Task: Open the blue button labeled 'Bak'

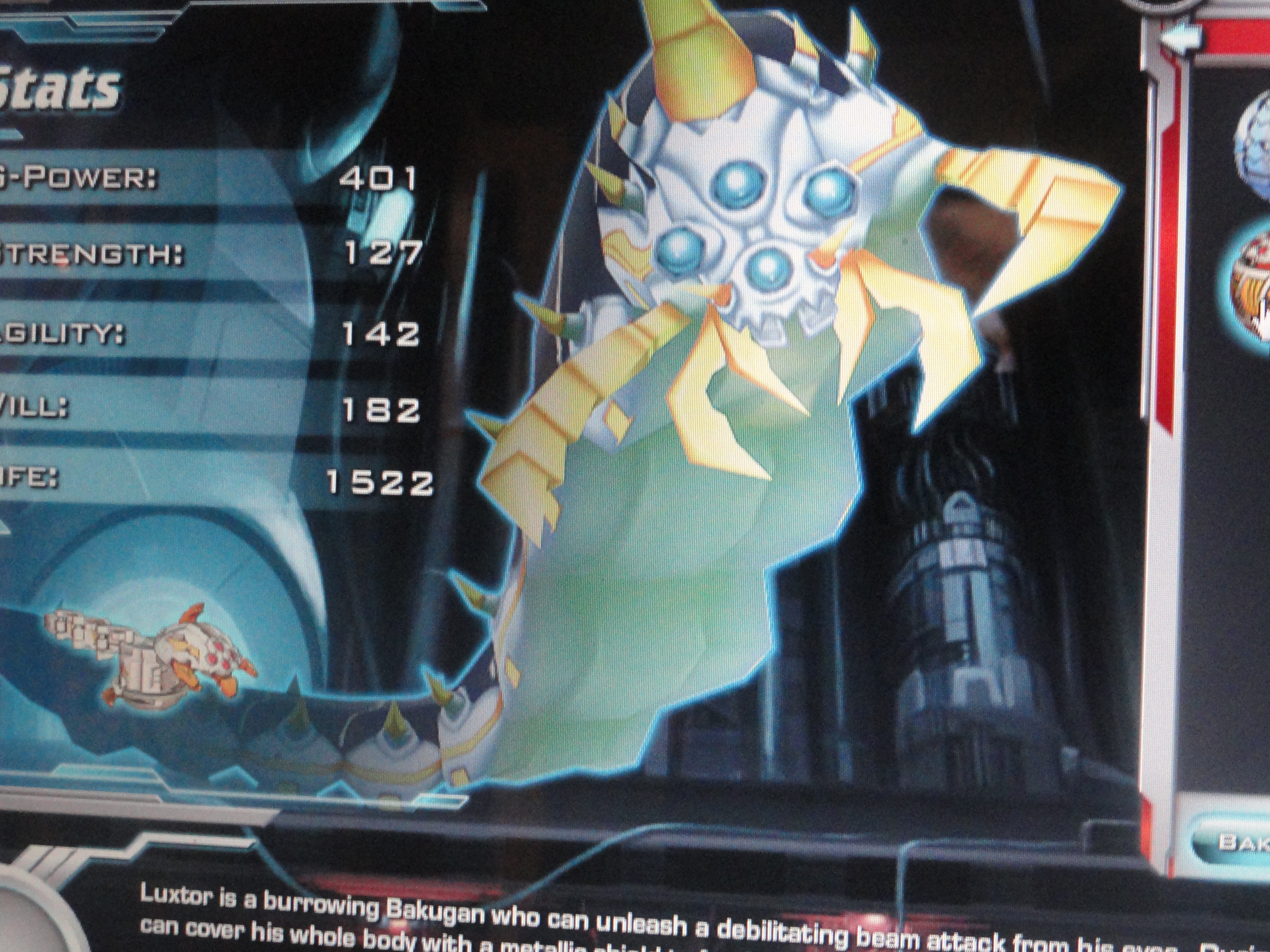Action: (1234, 841)
